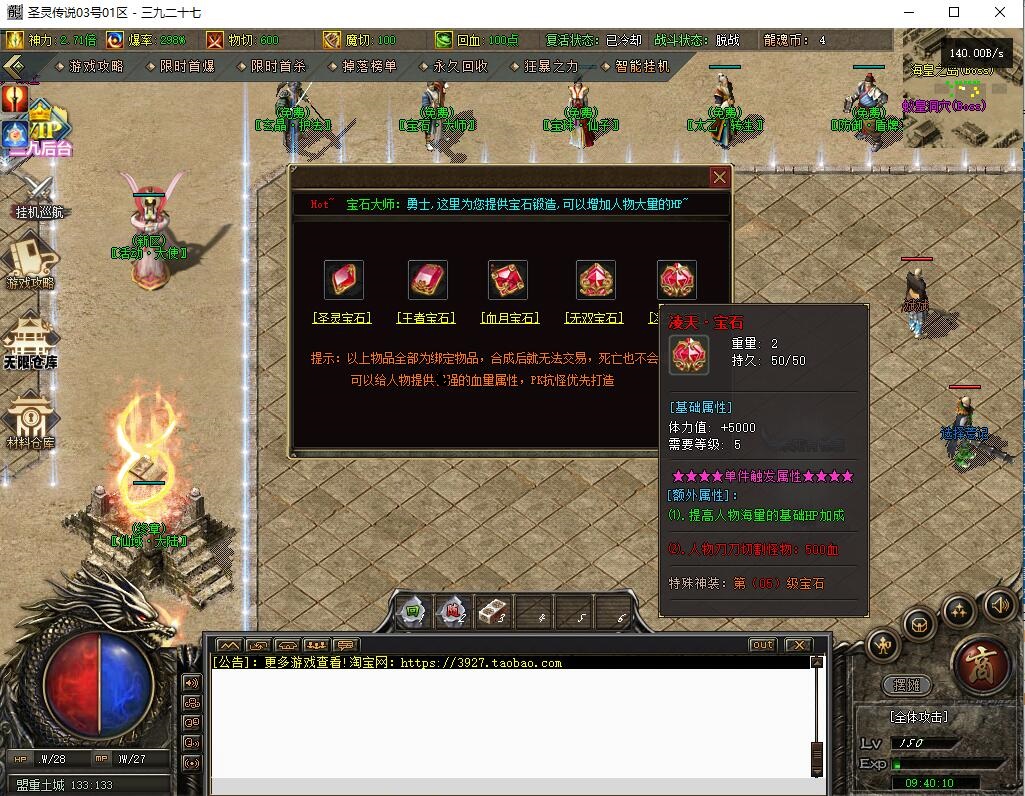This screenshot has width=1025, height=796.
Task: Select the 圣灵宝石 gem option
Action: pos(343,318)
